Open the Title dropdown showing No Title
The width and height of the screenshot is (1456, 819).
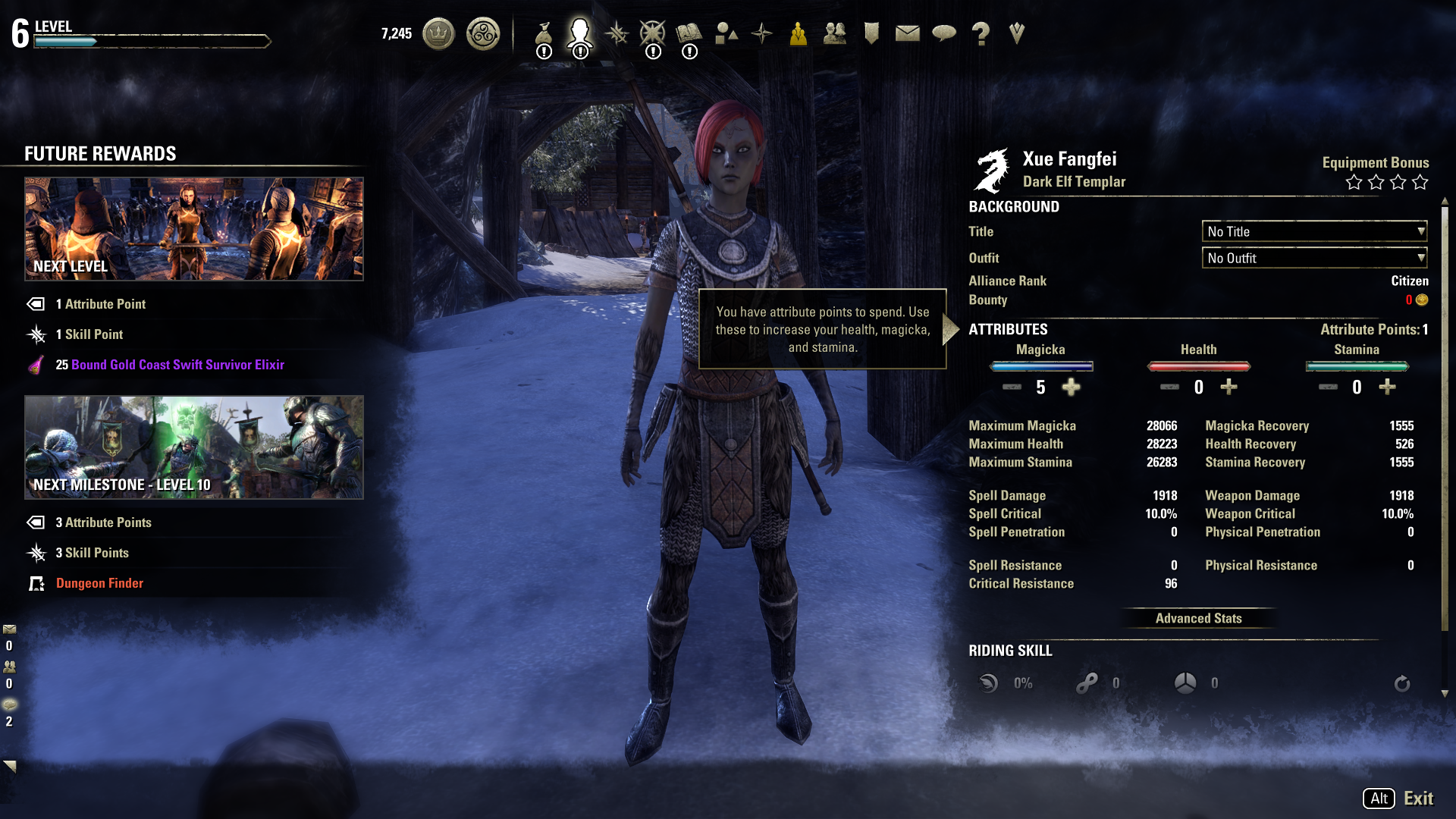click(1314, 231)
